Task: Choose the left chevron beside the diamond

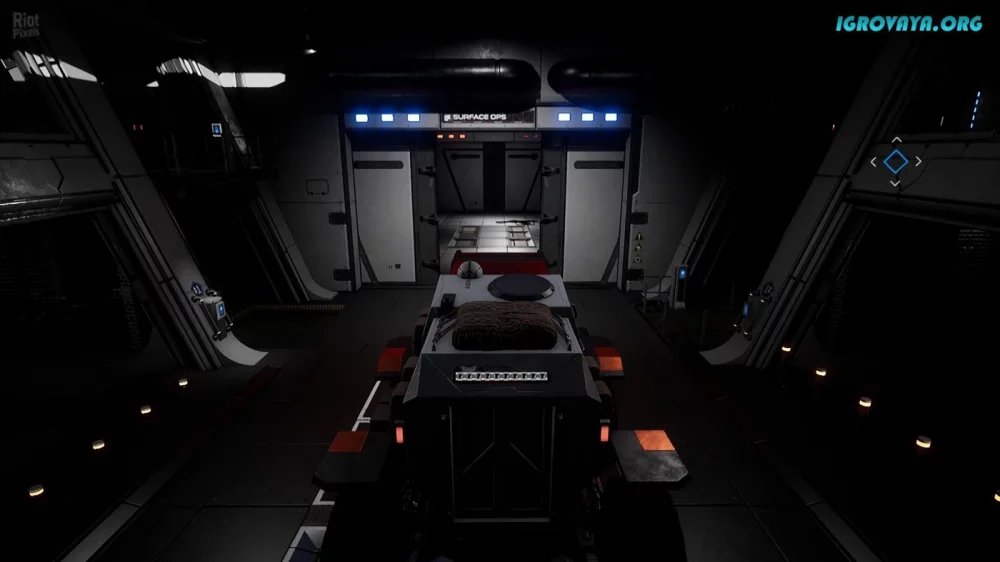Action: (874, 161)
